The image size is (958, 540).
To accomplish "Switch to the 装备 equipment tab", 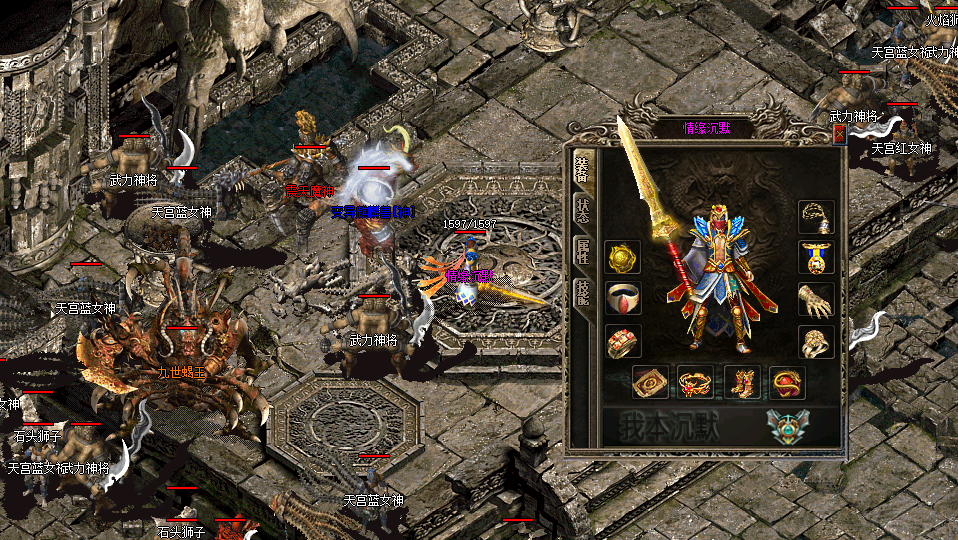I will [582, 169].
